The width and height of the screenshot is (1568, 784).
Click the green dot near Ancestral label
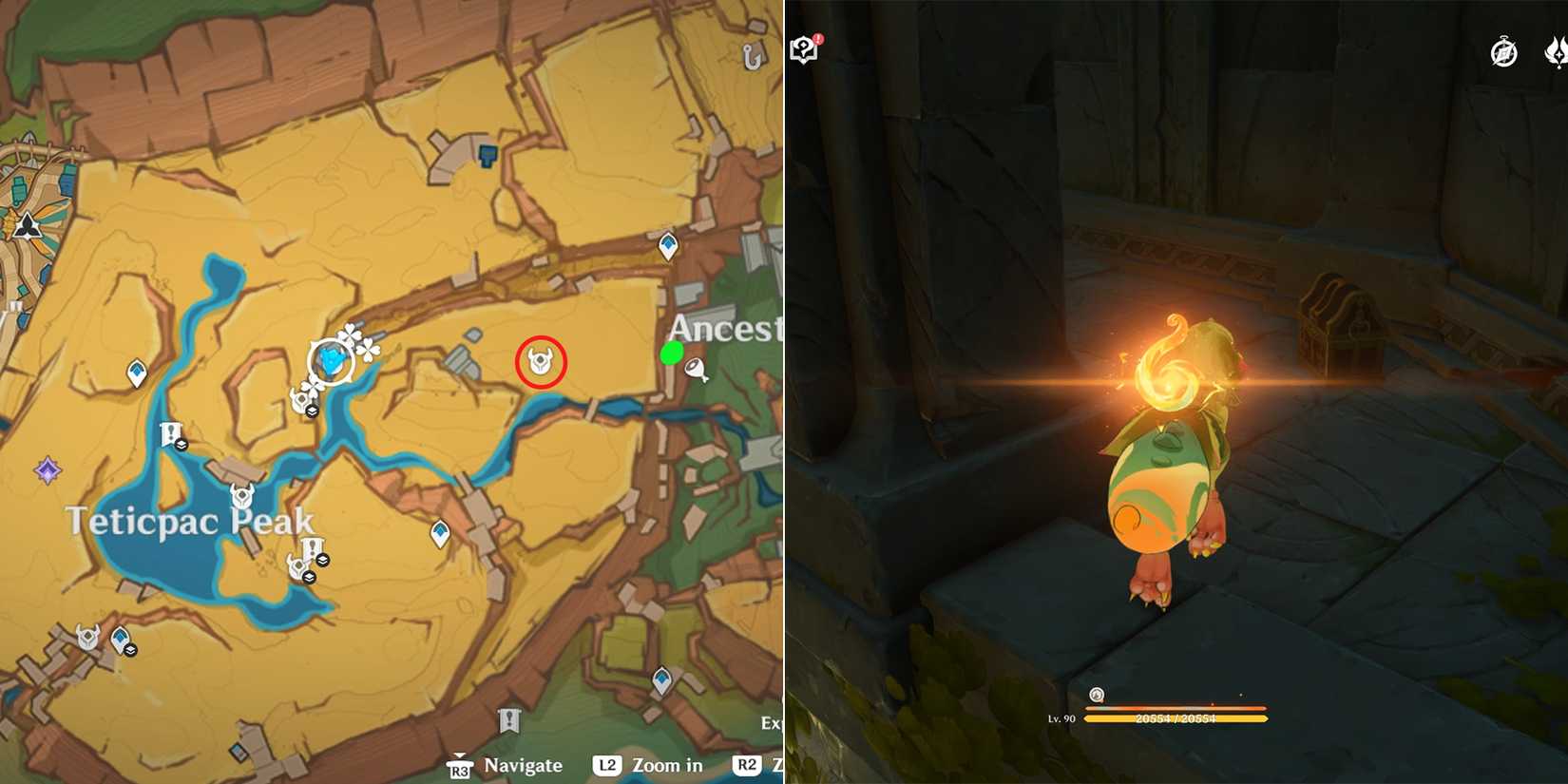(x=672, y=354)
